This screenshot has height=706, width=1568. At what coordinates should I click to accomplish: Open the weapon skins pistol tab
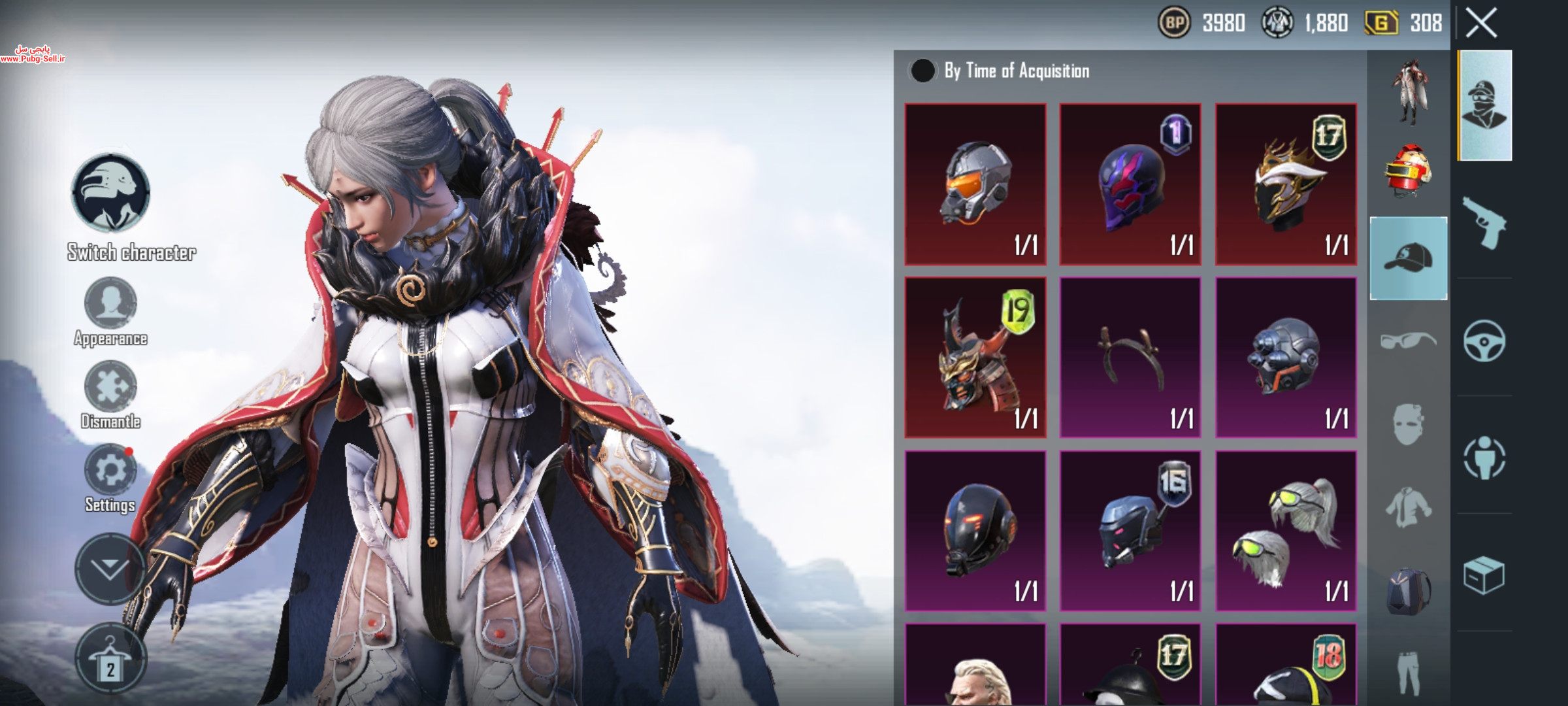tap(1484, 224)
